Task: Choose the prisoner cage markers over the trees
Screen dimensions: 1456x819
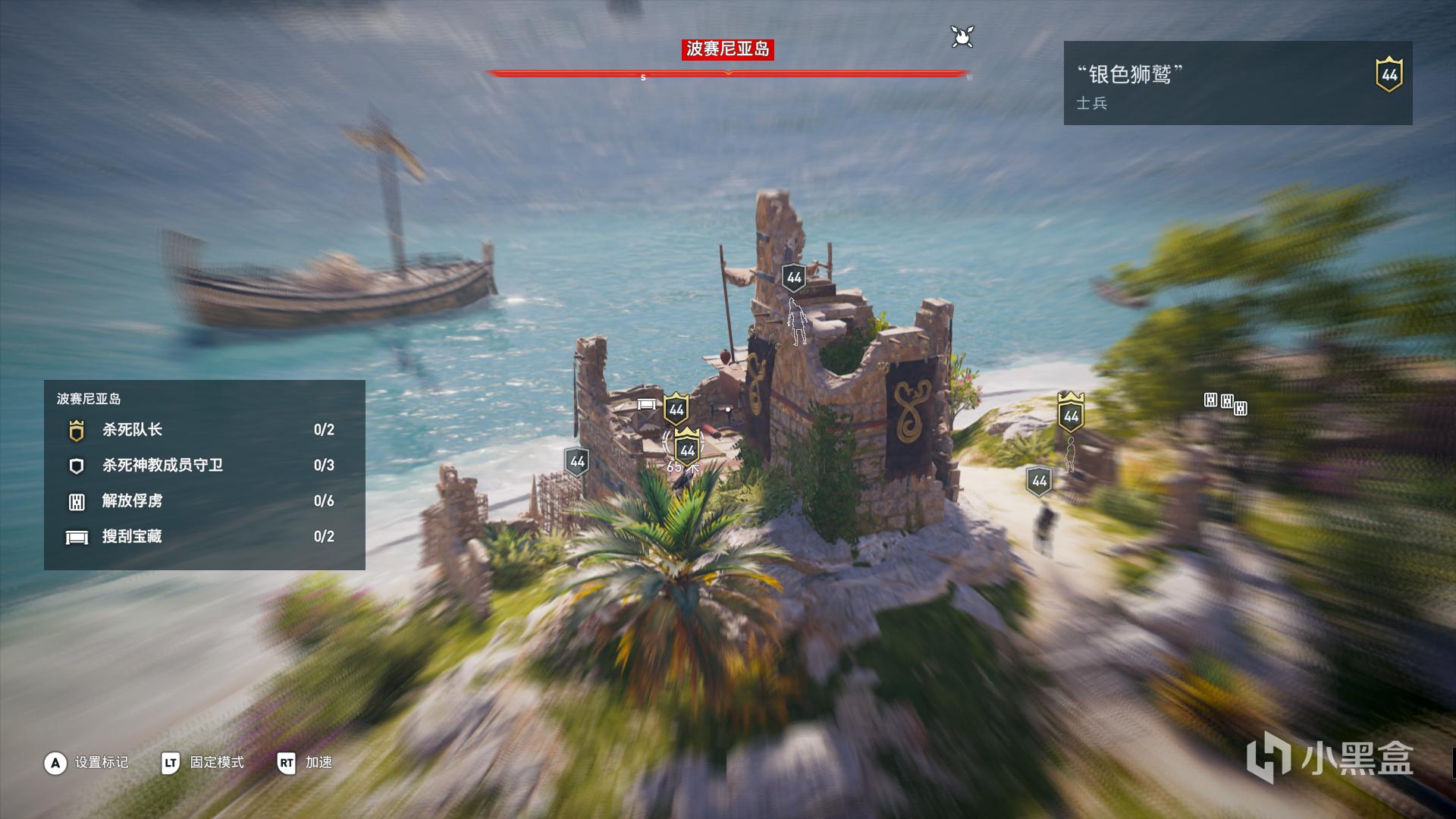Action: [1225, 403]
